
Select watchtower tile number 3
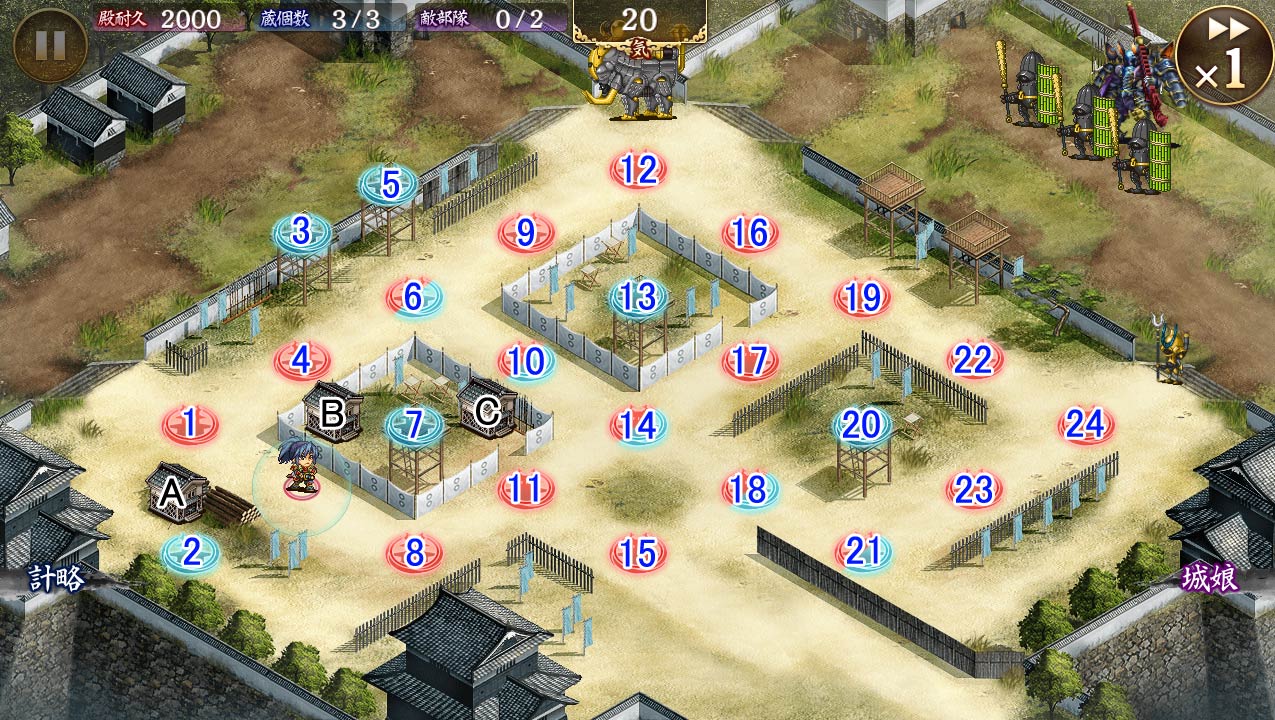click(x=302, y=233)
